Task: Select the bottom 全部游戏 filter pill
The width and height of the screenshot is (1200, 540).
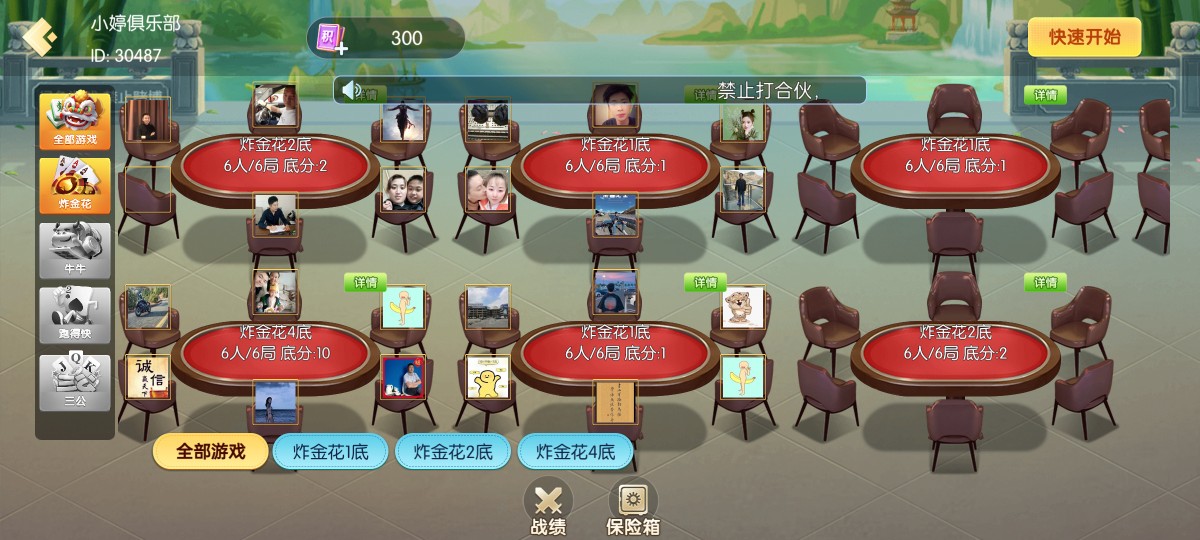Action: coord(211,451)
